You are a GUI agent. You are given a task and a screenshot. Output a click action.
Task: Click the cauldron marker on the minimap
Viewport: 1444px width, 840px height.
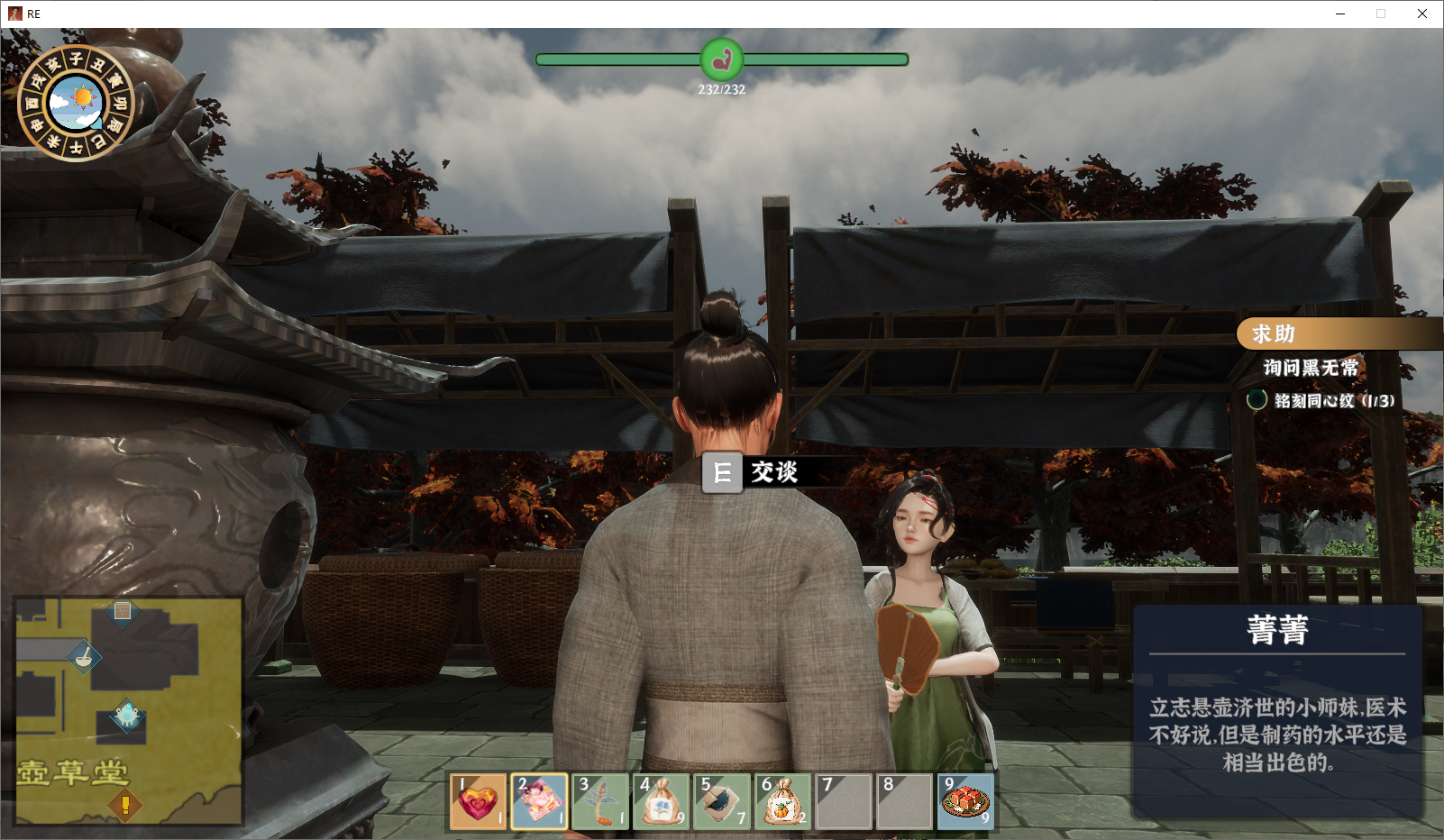click(x=127, y=716)
